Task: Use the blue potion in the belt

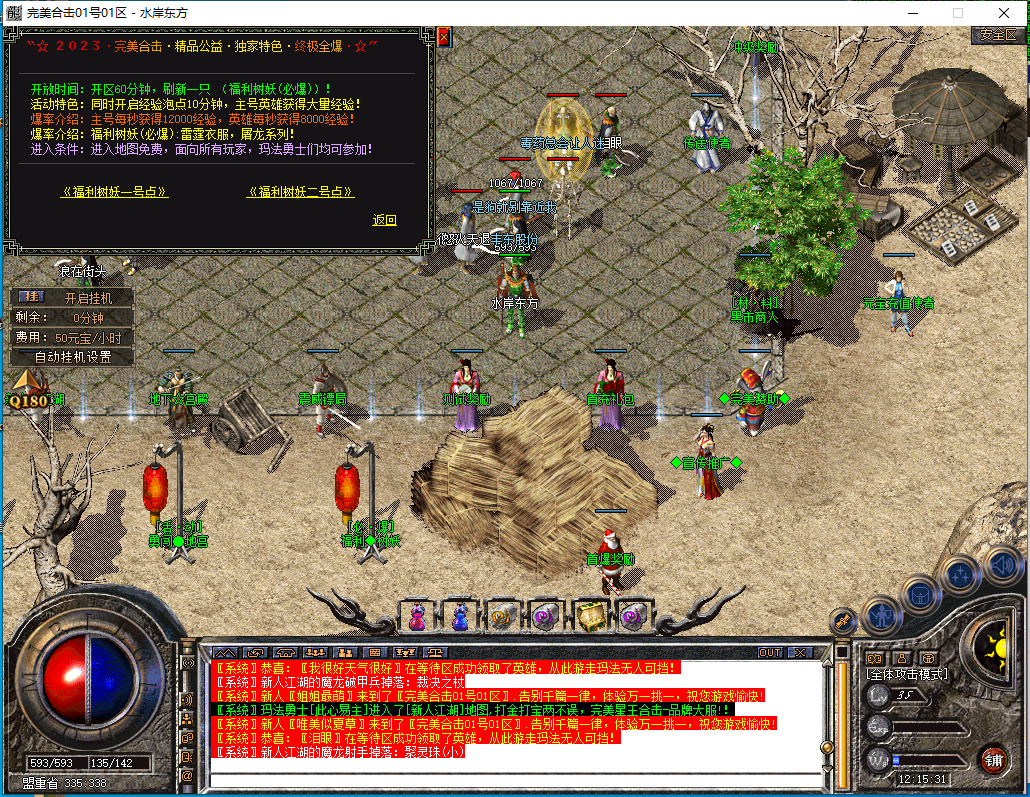Action: [x=459, y=616]
